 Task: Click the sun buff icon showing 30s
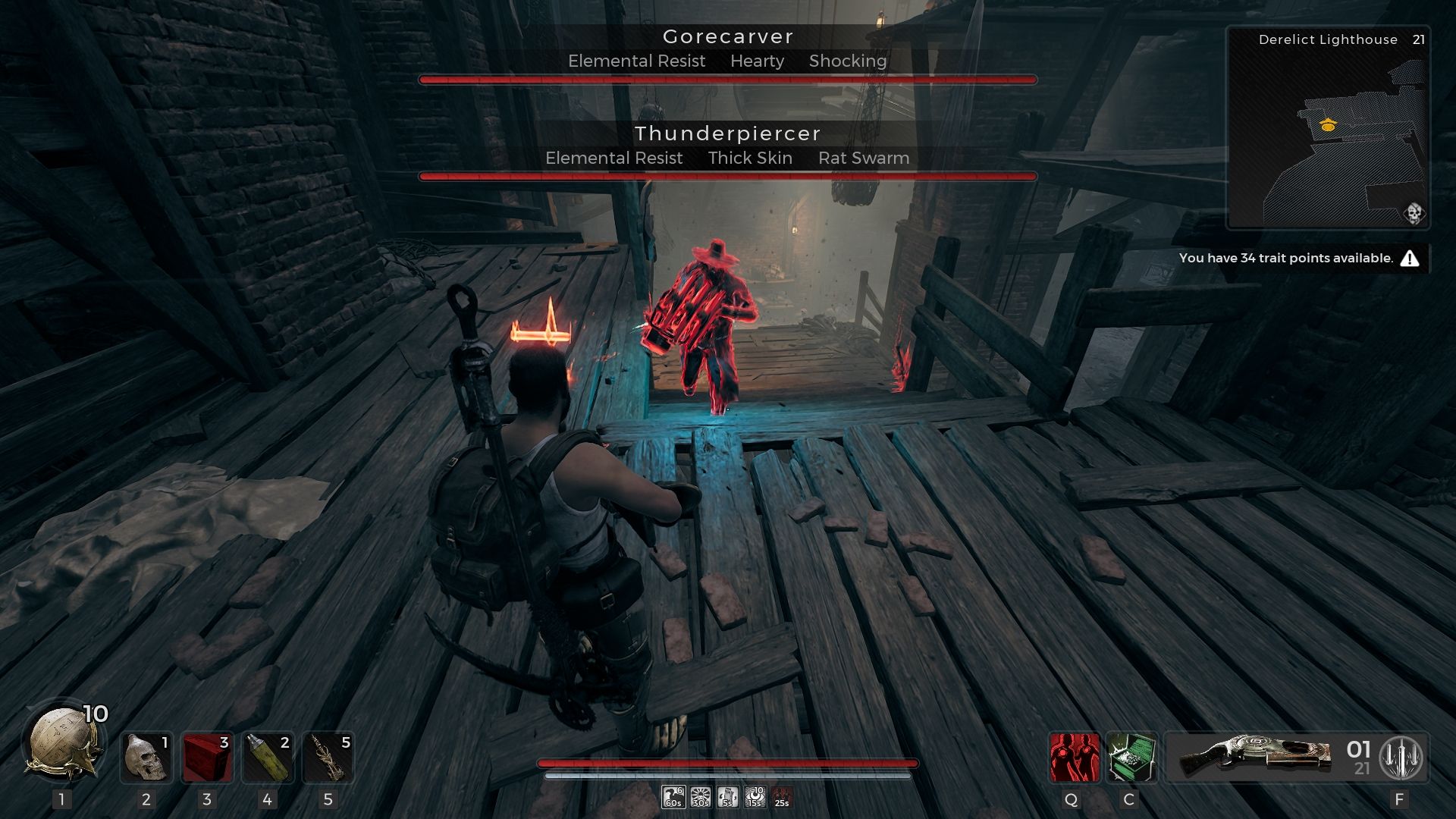699,798
